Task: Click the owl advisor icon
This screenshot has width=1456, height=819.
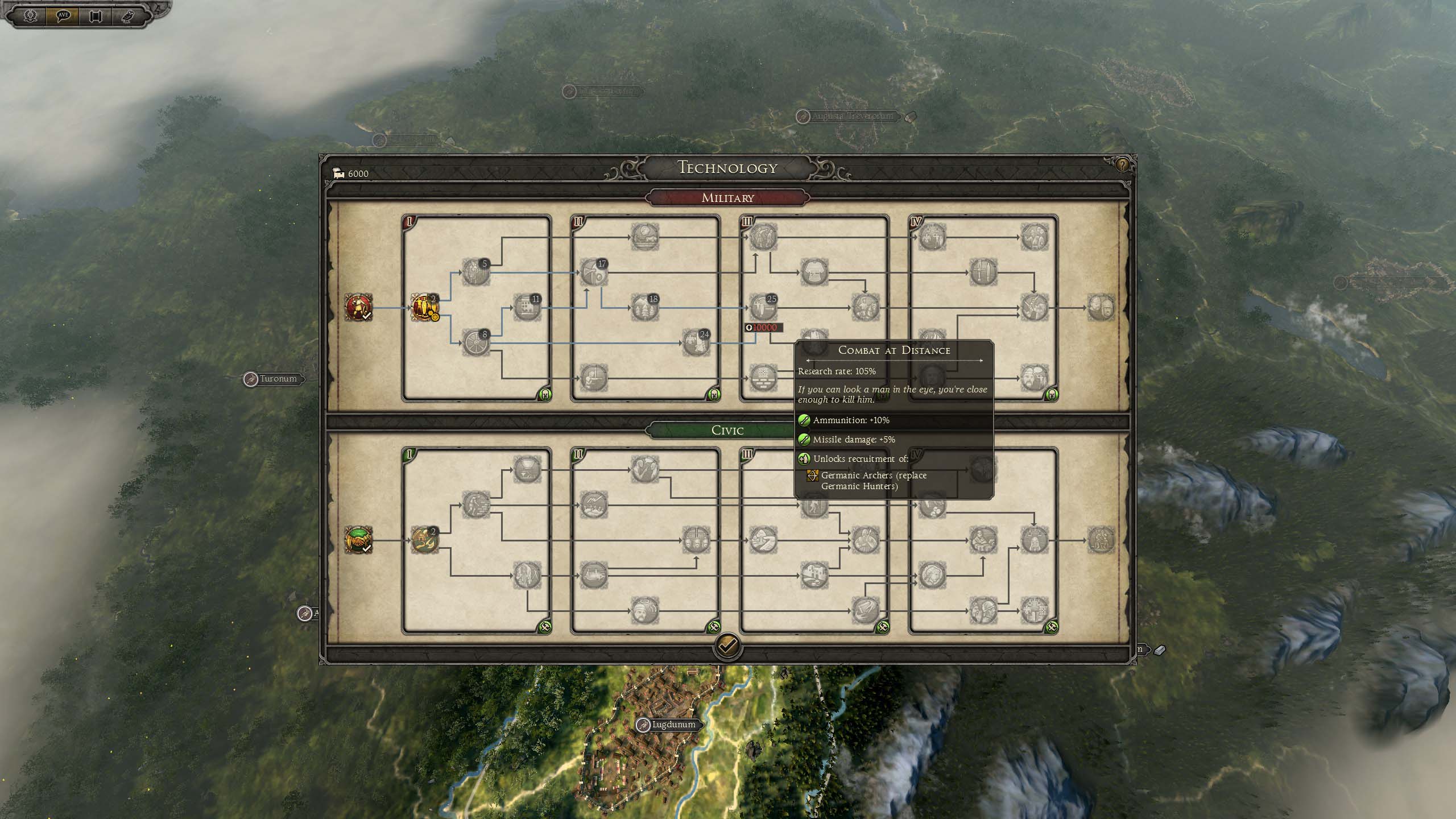Action: (x=127, y=15)
